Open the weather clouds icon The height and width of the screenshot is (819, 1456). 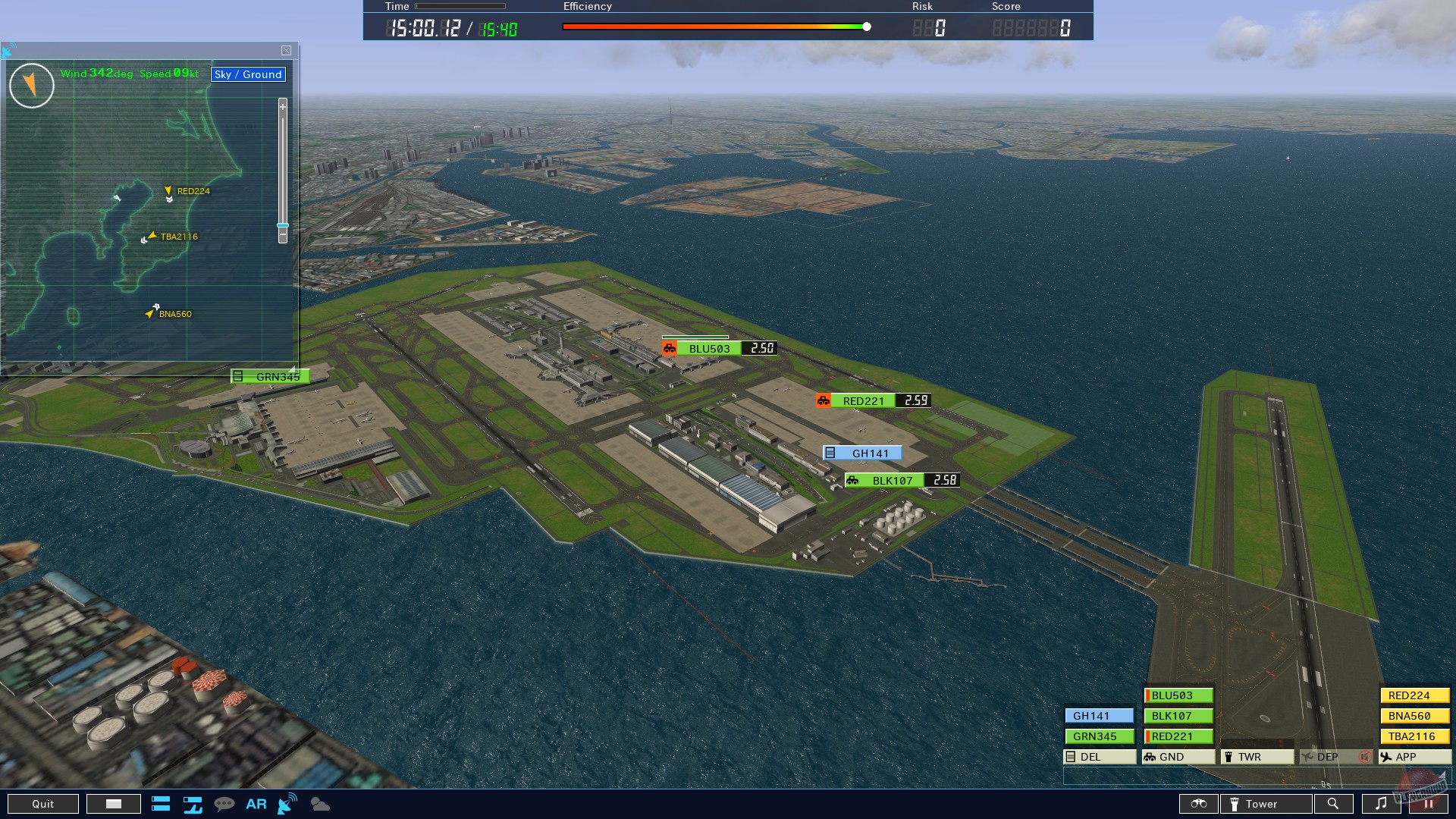pos(319,804)
